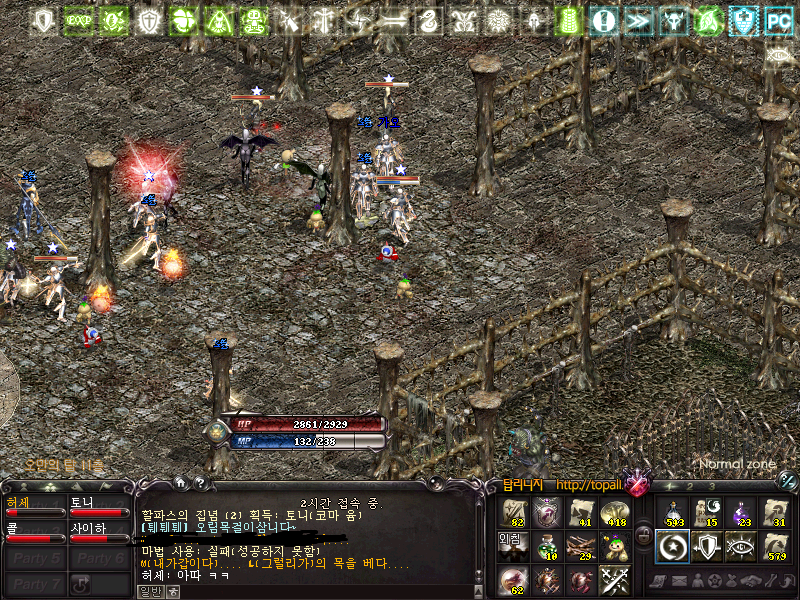Image resolution: width=800 pixels, height=600 pixels.
Task: Select party member 사이하
Action: tap(97, 533)
